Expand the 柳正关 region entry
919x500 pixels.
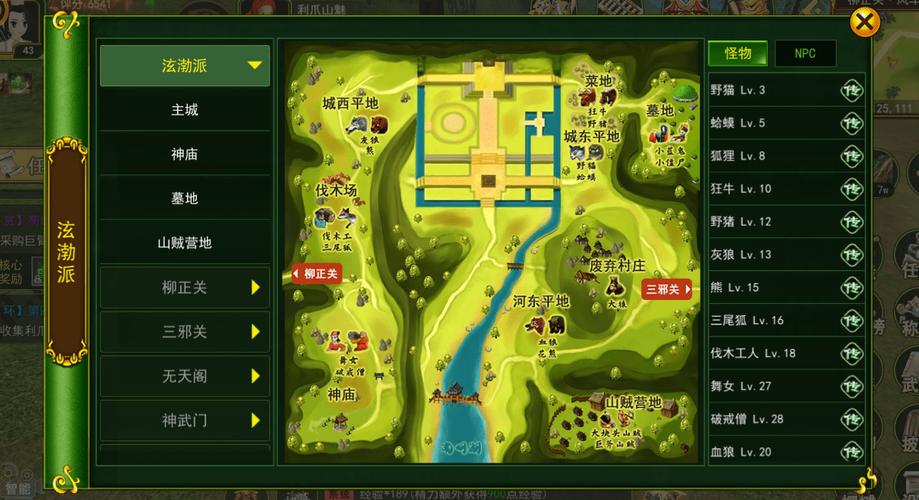click(185, 287)
